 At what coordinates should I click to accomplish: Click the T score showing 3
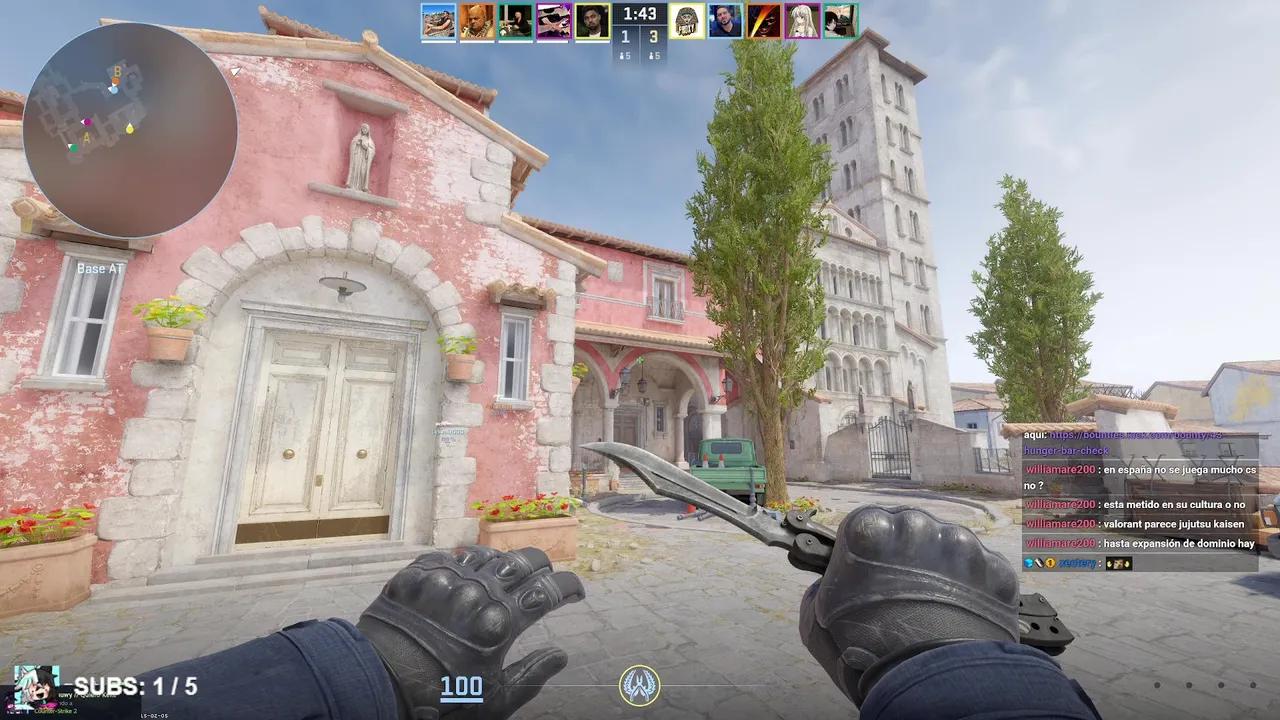click(x=655, y=36)
